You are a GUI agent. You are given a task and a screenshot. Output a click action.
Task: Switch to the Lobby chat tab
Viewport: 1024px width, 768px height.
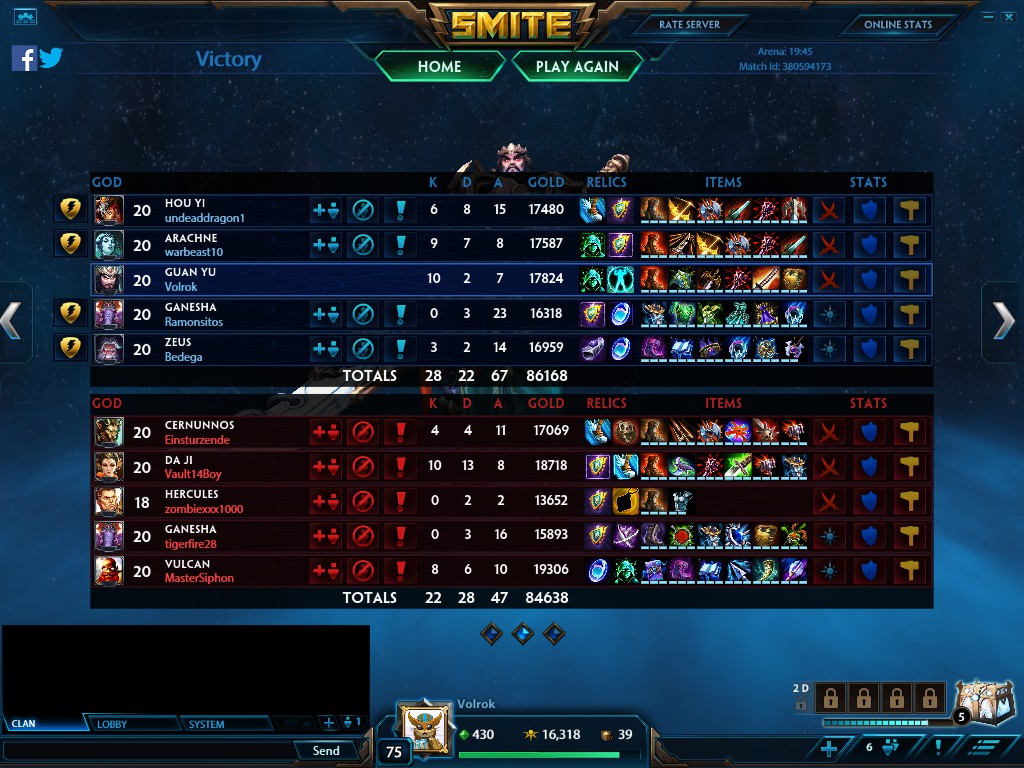112,724
